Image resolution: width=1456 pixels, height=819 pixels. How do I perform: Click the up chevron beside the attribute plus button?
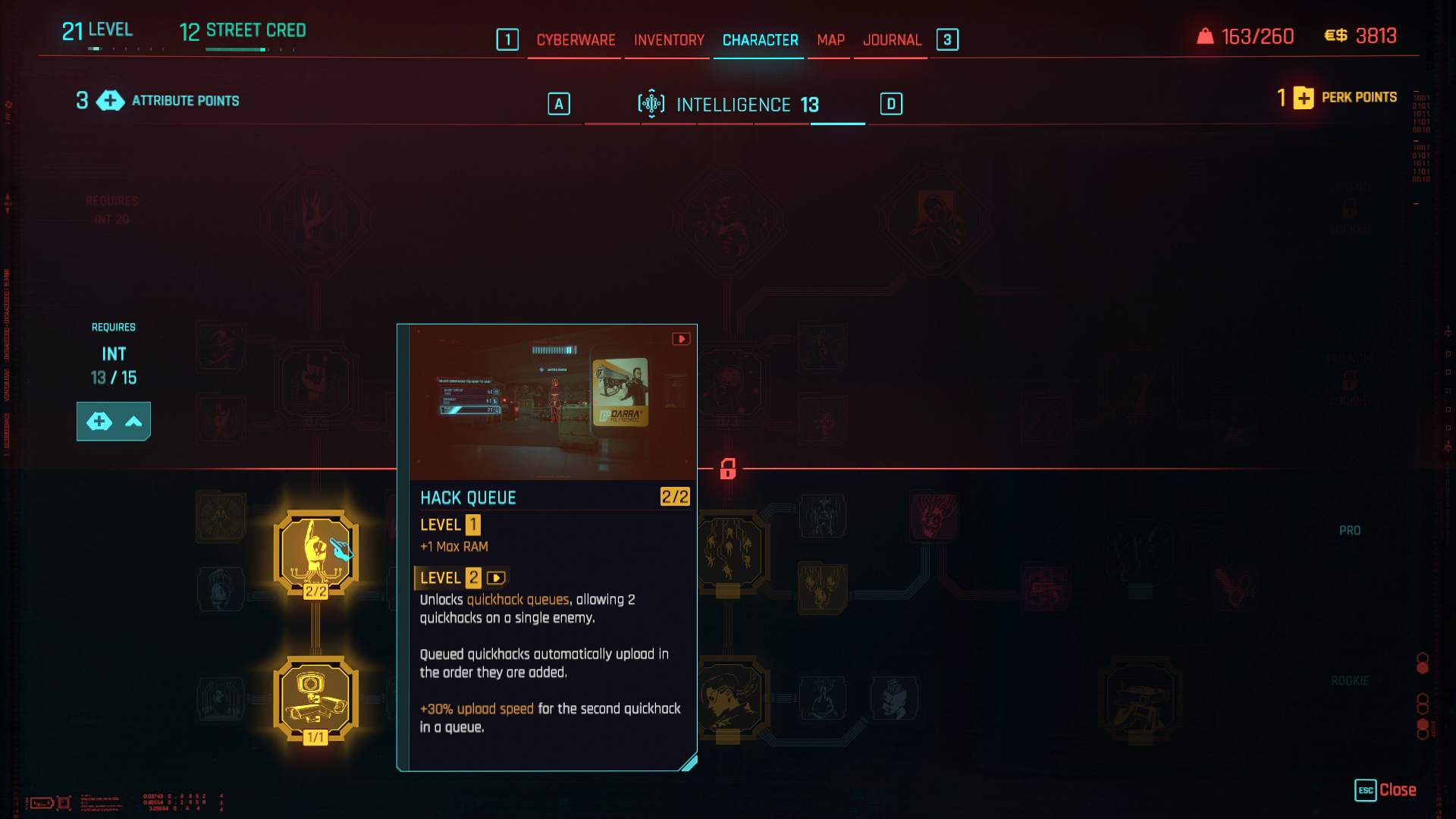pyautogui.click(x=133, y=421)
